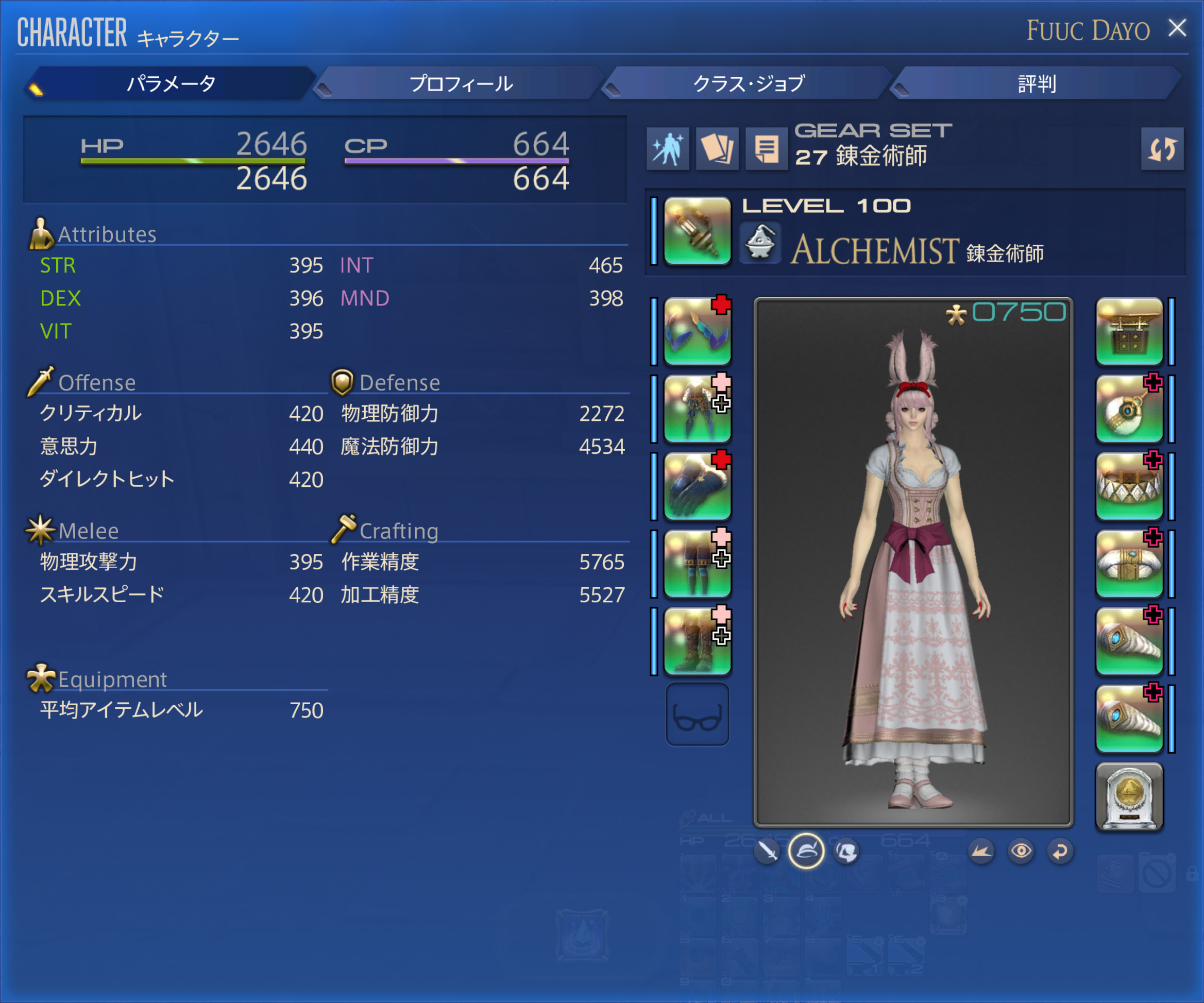Reset the character preview rotation

(x=1060, y=851)
